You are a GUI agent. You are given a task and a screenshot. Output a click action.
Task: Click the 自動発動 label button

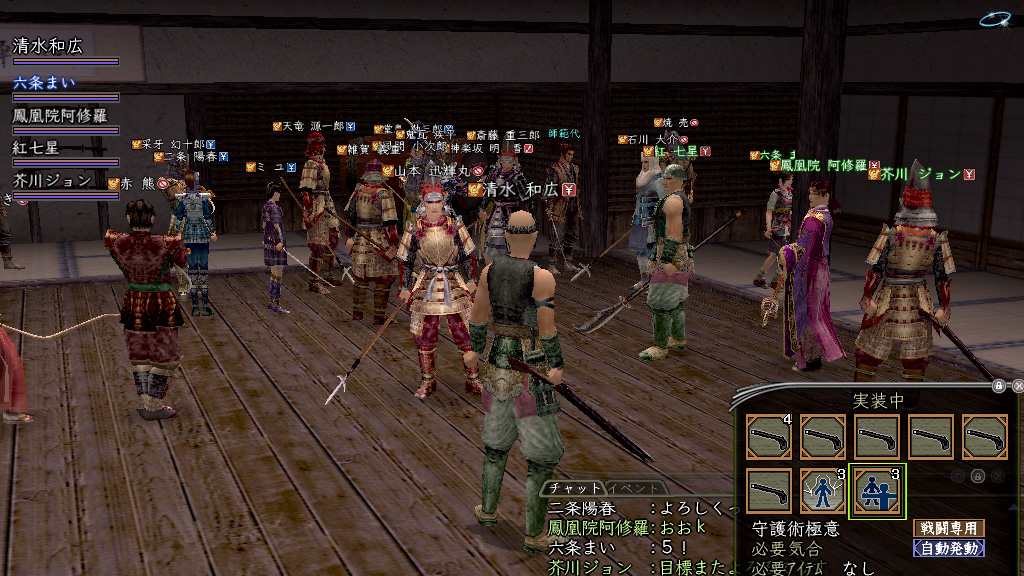(x=948, y=548)
